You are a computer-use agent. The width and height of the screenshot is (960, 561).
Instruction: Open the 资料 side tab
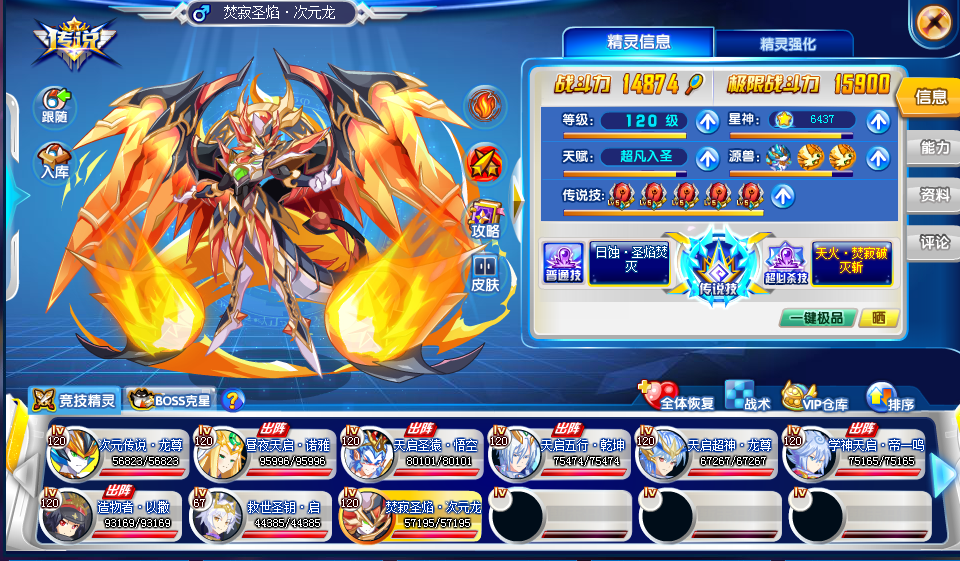point(934,195)
